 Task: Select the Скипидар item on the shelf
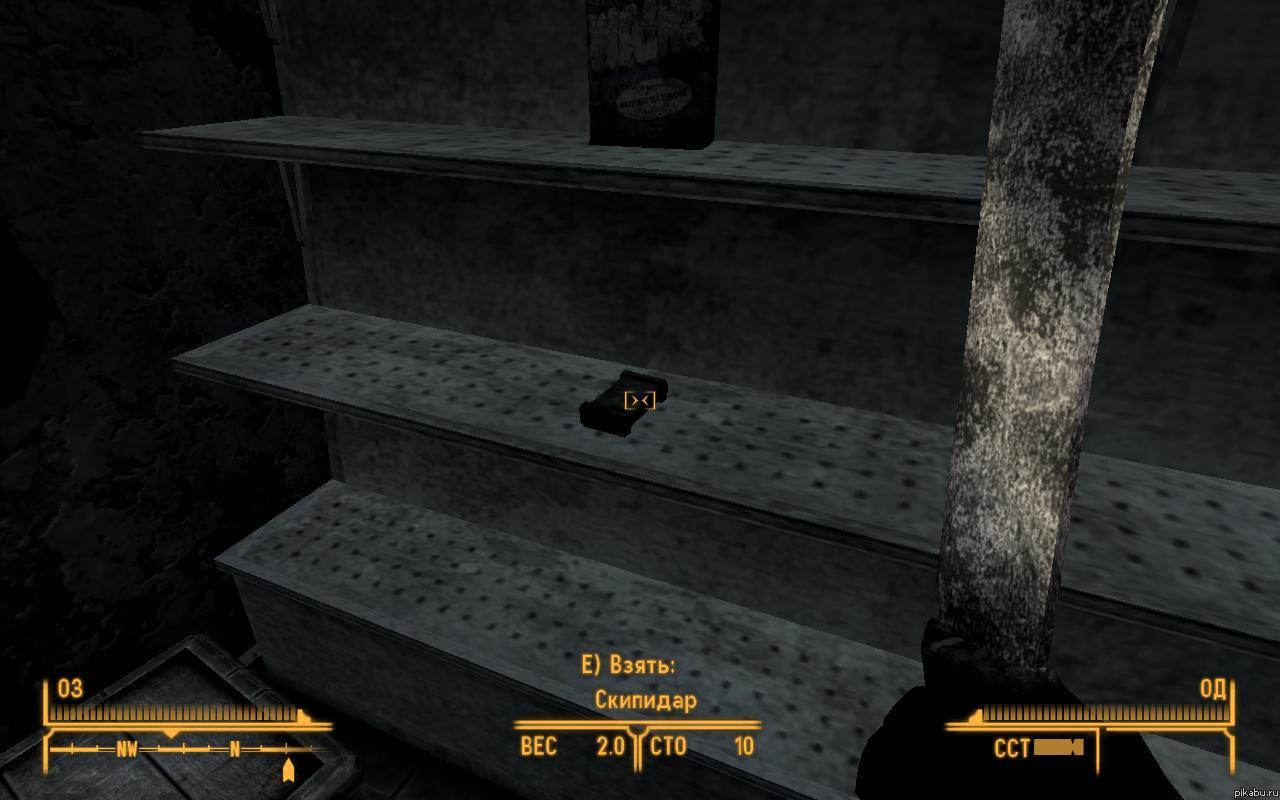pyautogui.click(x=622, y=405)
